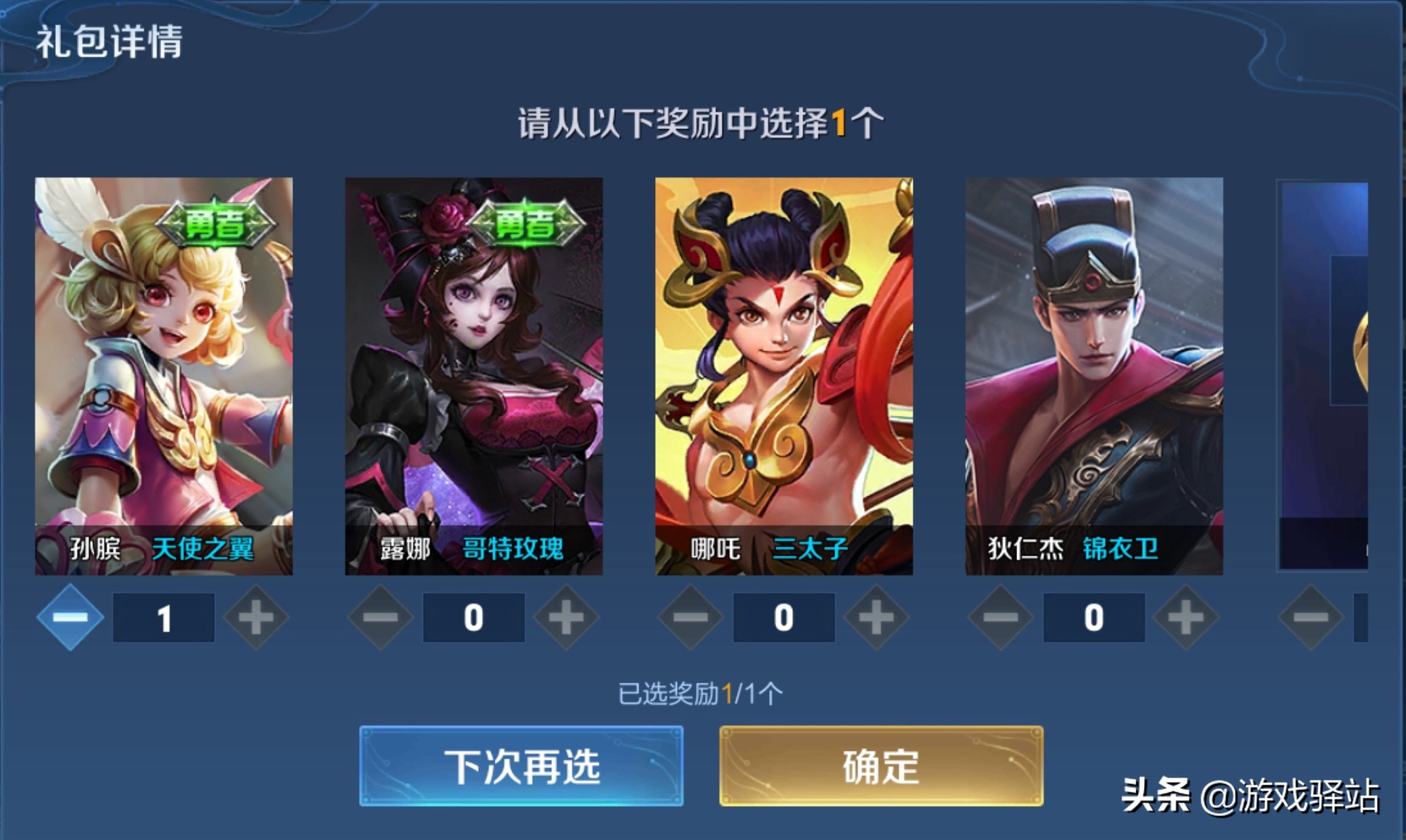Select the 狄仁杰 锦衣卫 skin card
The image size is (1406, 840).
[1094, 376]
